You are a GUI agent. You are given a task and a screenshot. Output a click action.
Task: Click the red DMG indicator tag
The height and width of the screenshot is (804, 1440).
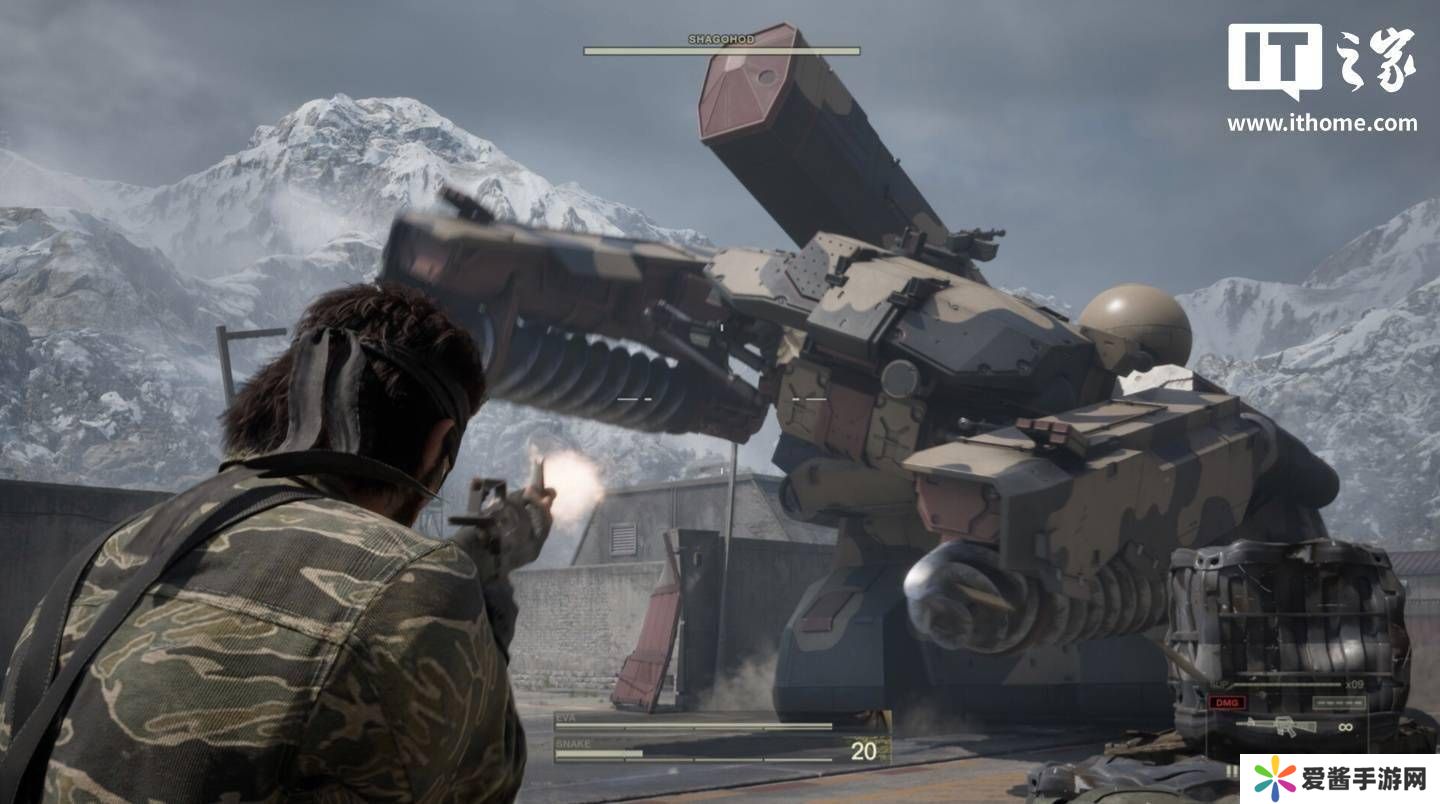(1227, 702)
